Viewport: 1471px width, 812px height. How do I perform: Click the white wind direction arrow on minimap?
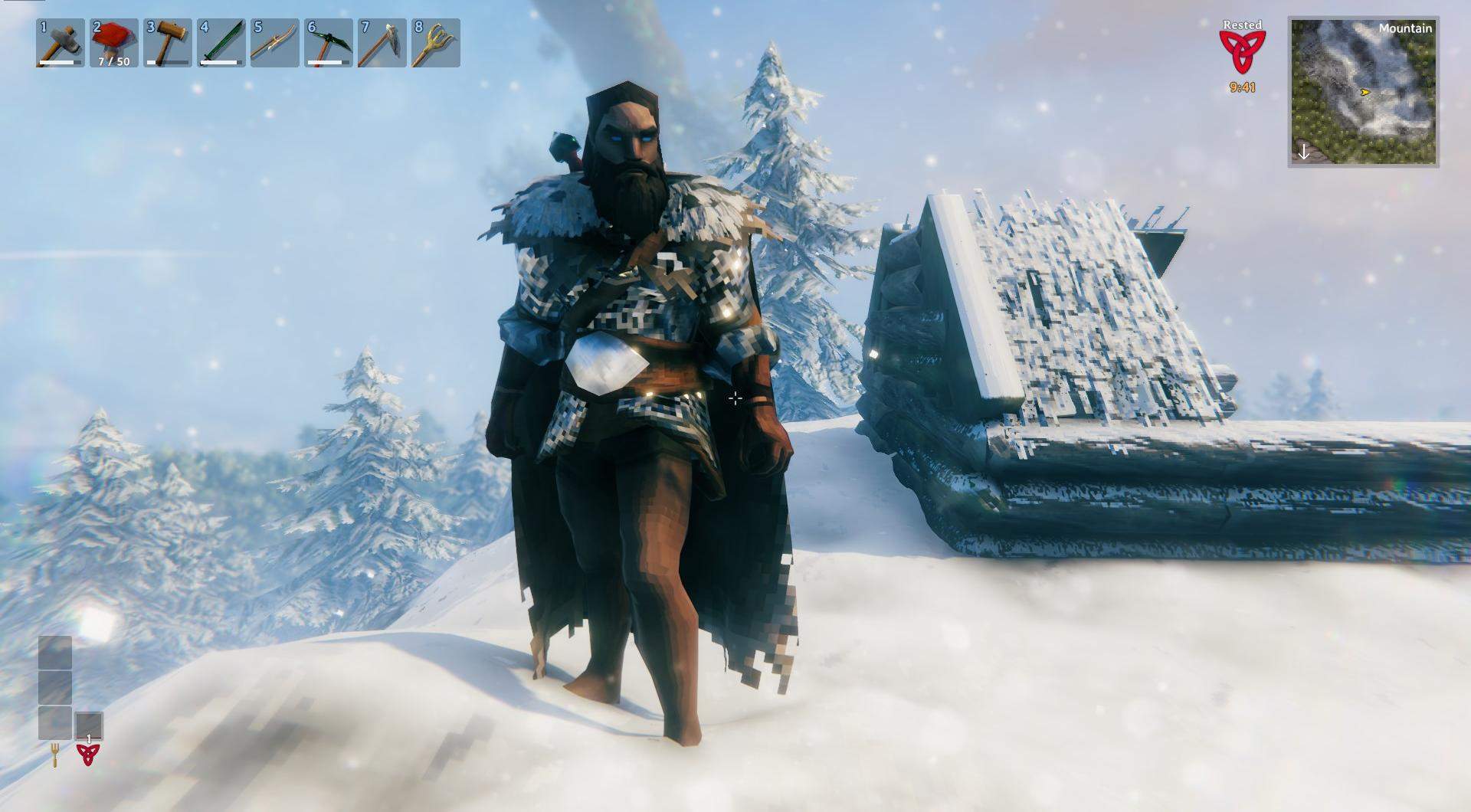pyautogui.click(x=1303, y=152)
